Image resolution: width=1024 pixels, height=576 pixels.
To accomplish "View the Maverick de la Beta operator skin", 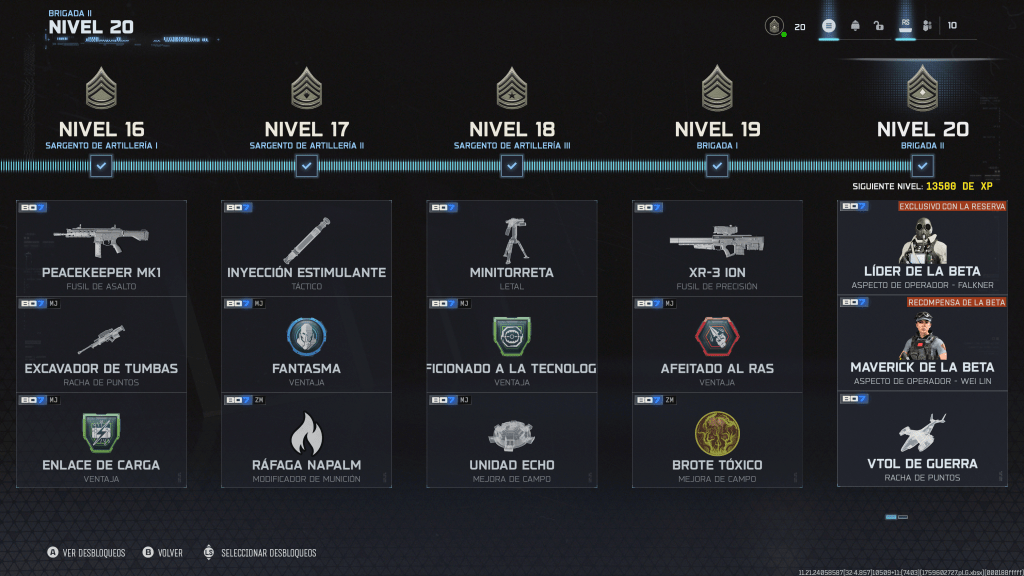I will (922, 343).
